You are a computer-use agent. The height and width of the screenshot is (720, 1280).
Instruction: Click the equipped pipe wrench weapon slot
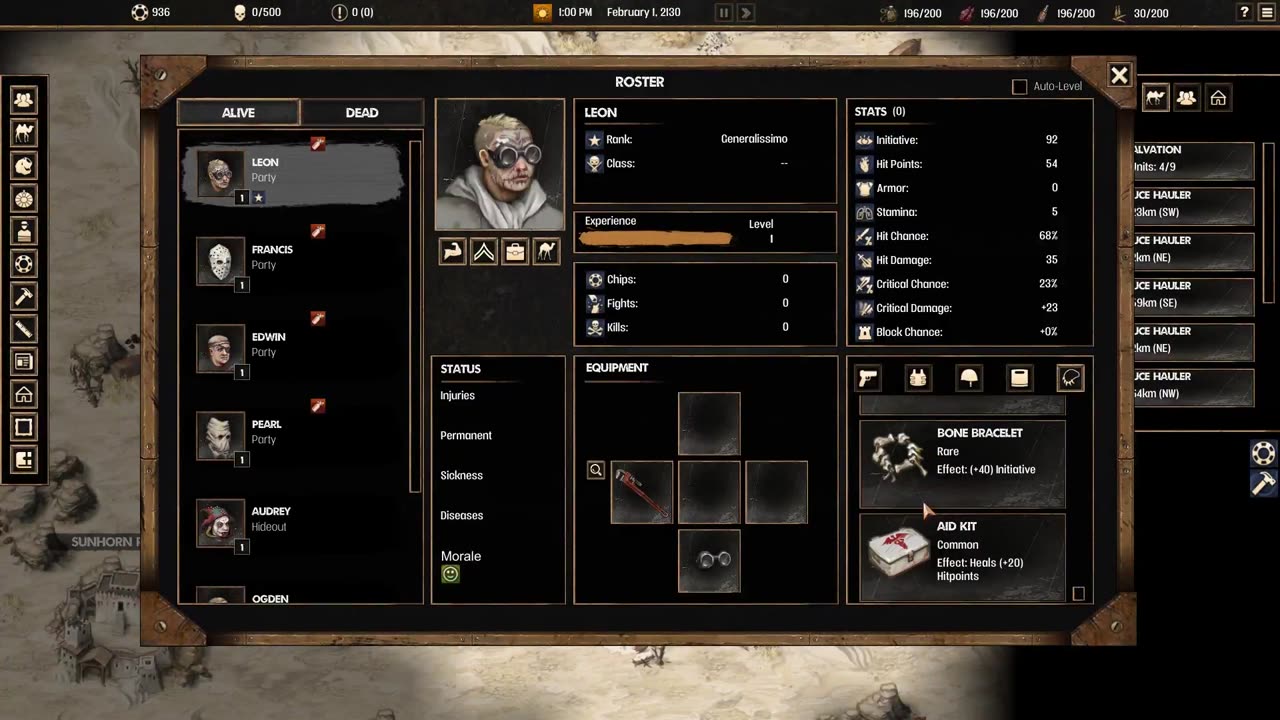click(642, 492)
